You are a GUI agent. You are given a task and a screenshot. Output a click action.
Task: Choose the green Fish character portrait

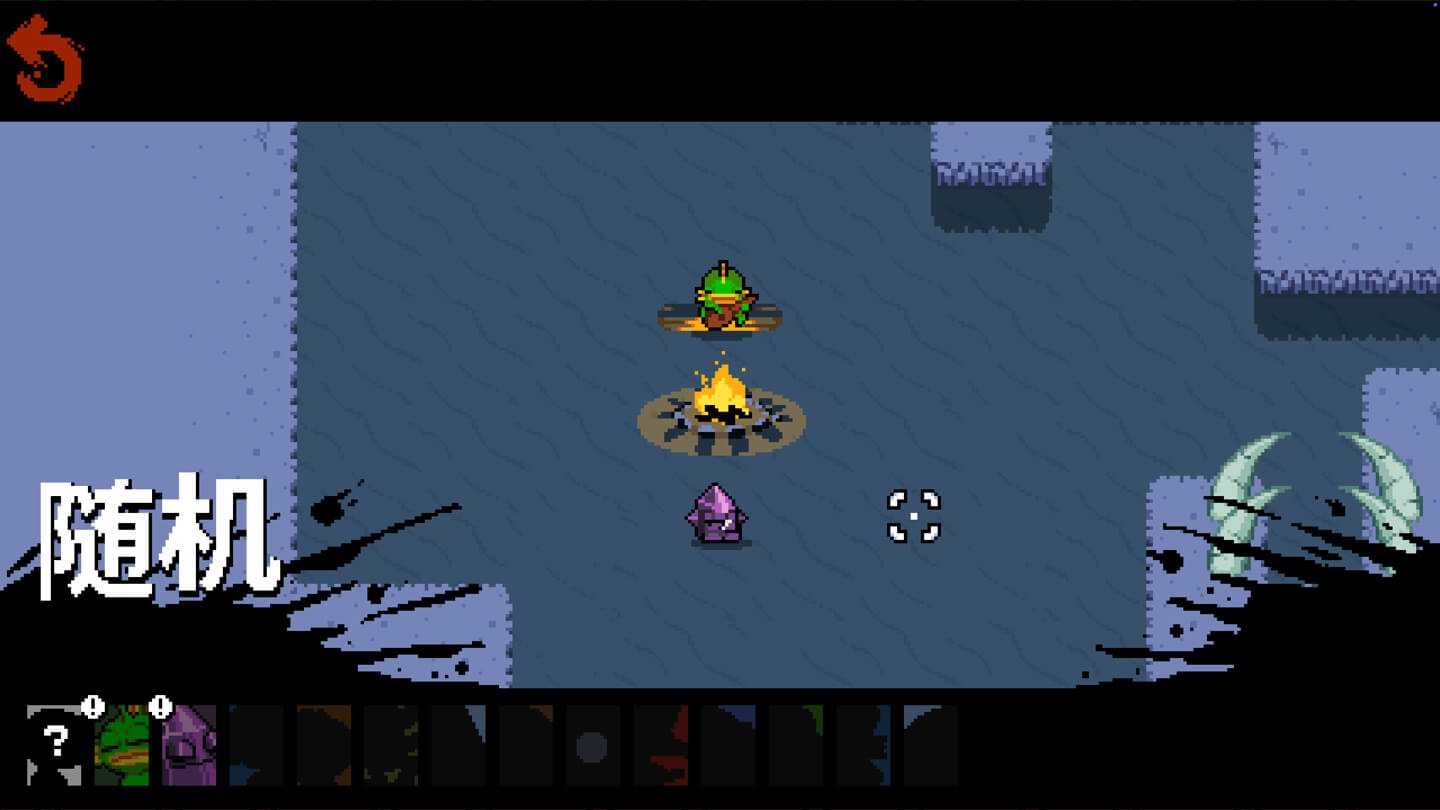[x=121, y=744]
